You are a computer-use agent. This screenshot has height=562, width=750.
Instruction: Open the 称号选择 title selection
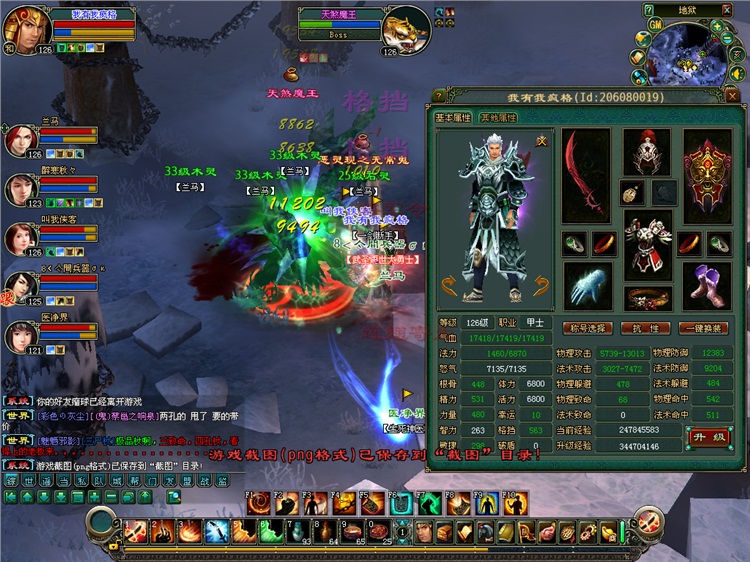[x=587, y=328]
